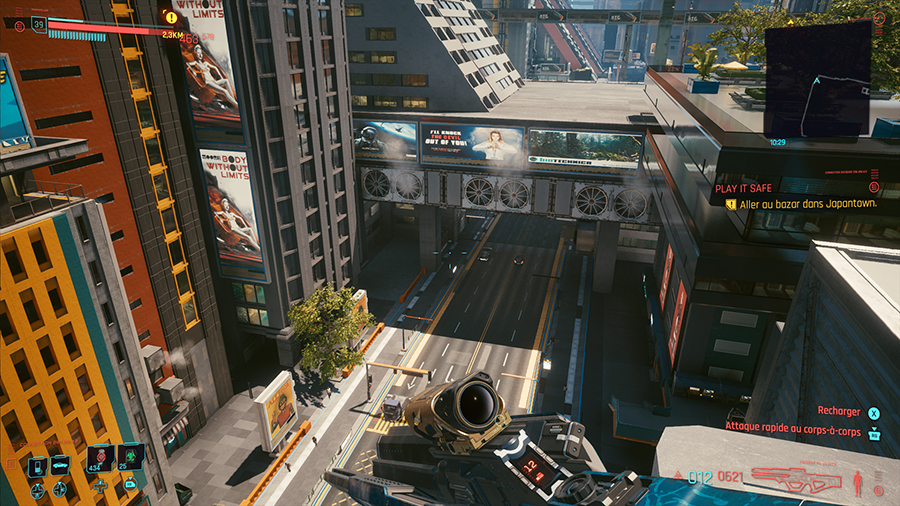
Task: Click the yellow quest distance marker
Action: 171,17
